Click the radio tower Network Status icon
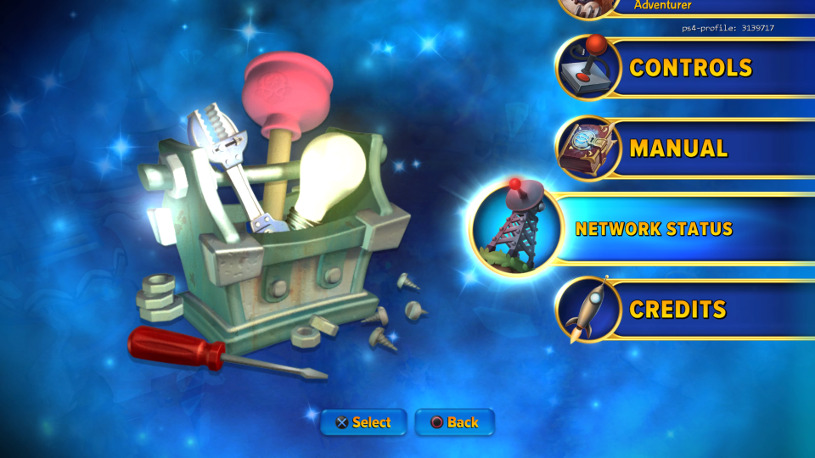The height and width of the screenshot is (458, 815). click(516, 228)
